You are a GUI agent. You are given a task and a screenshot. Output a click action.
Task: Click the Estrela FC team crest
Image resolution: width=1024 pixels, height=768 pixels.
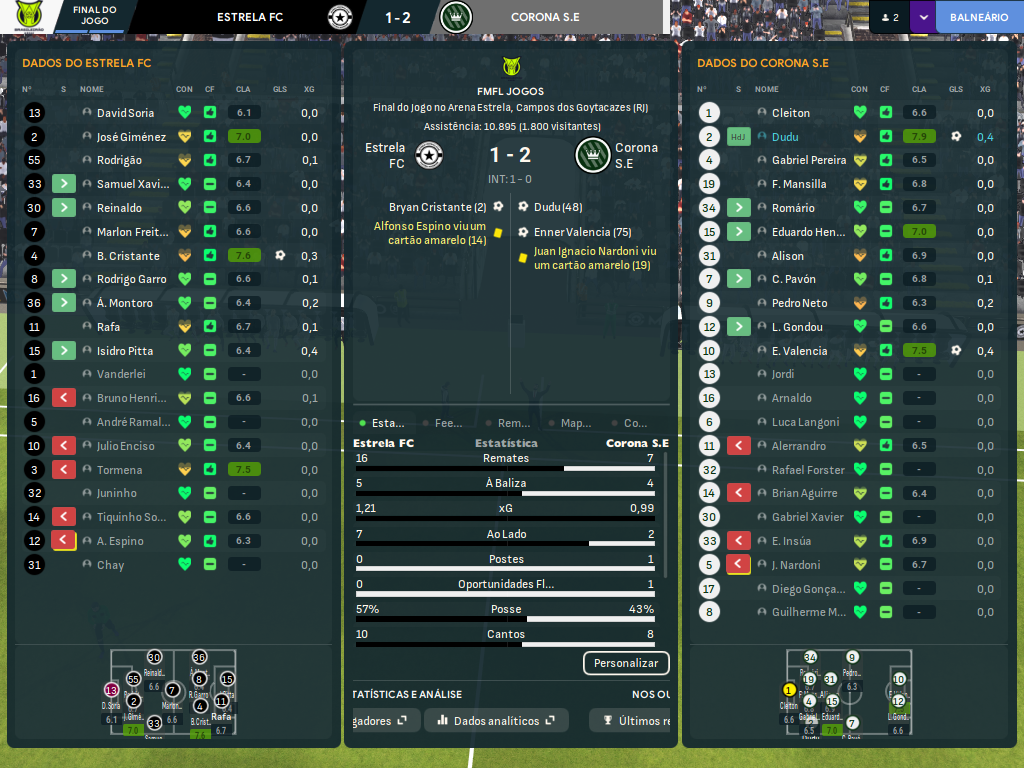429,155
